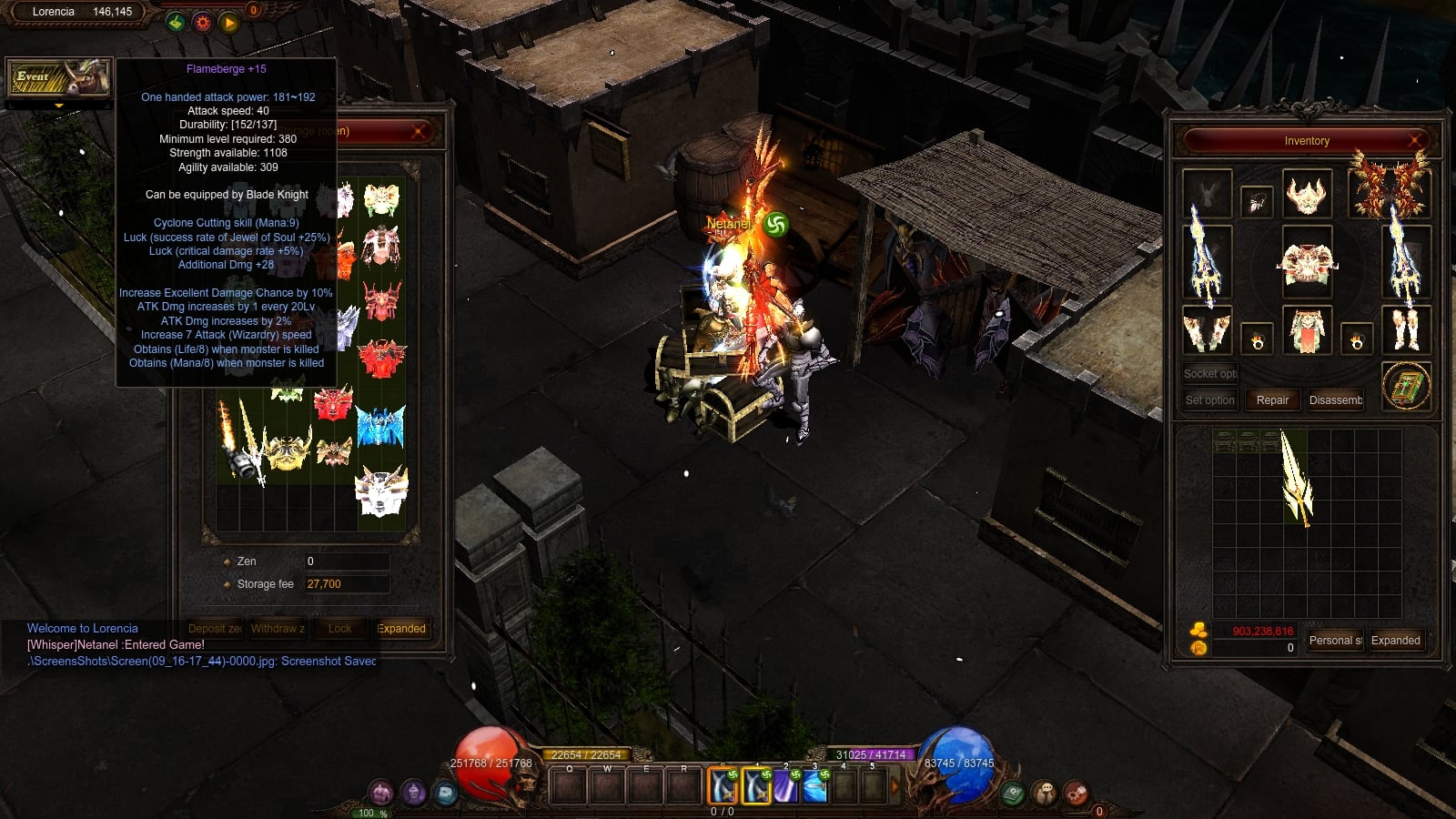The image size is (1456, 819).
Task: Click the Repair button in inventory
Action: [x=1272, y=400]
